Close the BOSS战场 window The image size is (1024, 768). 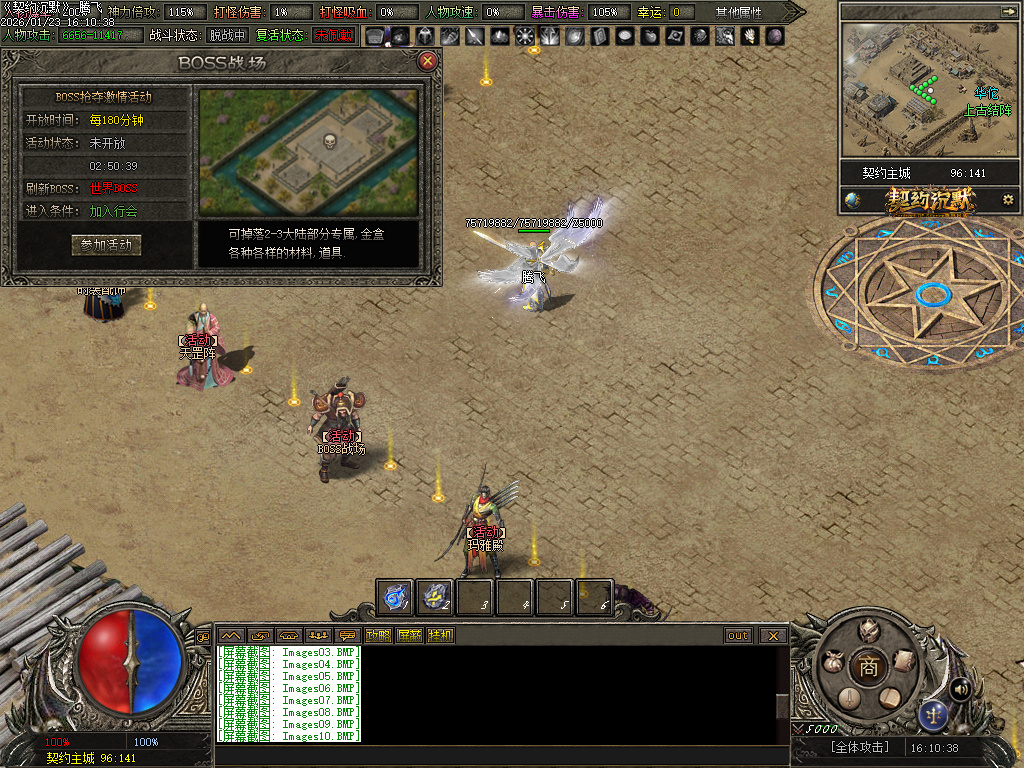pyautogui.click(x=428, y=62)
